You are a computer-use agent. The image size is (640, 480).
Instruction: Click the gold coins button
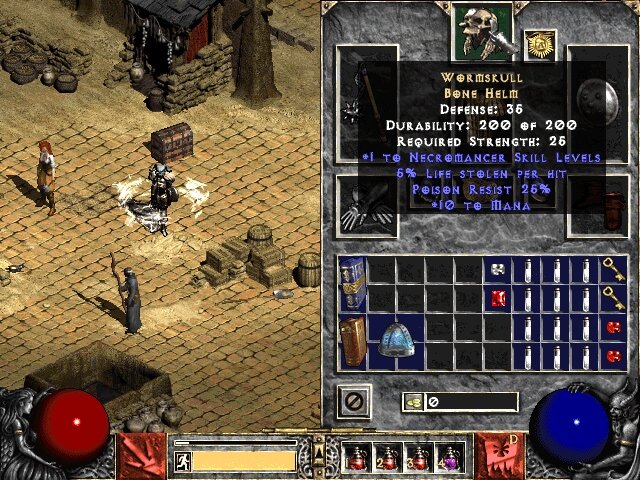(x=412, y=402)
